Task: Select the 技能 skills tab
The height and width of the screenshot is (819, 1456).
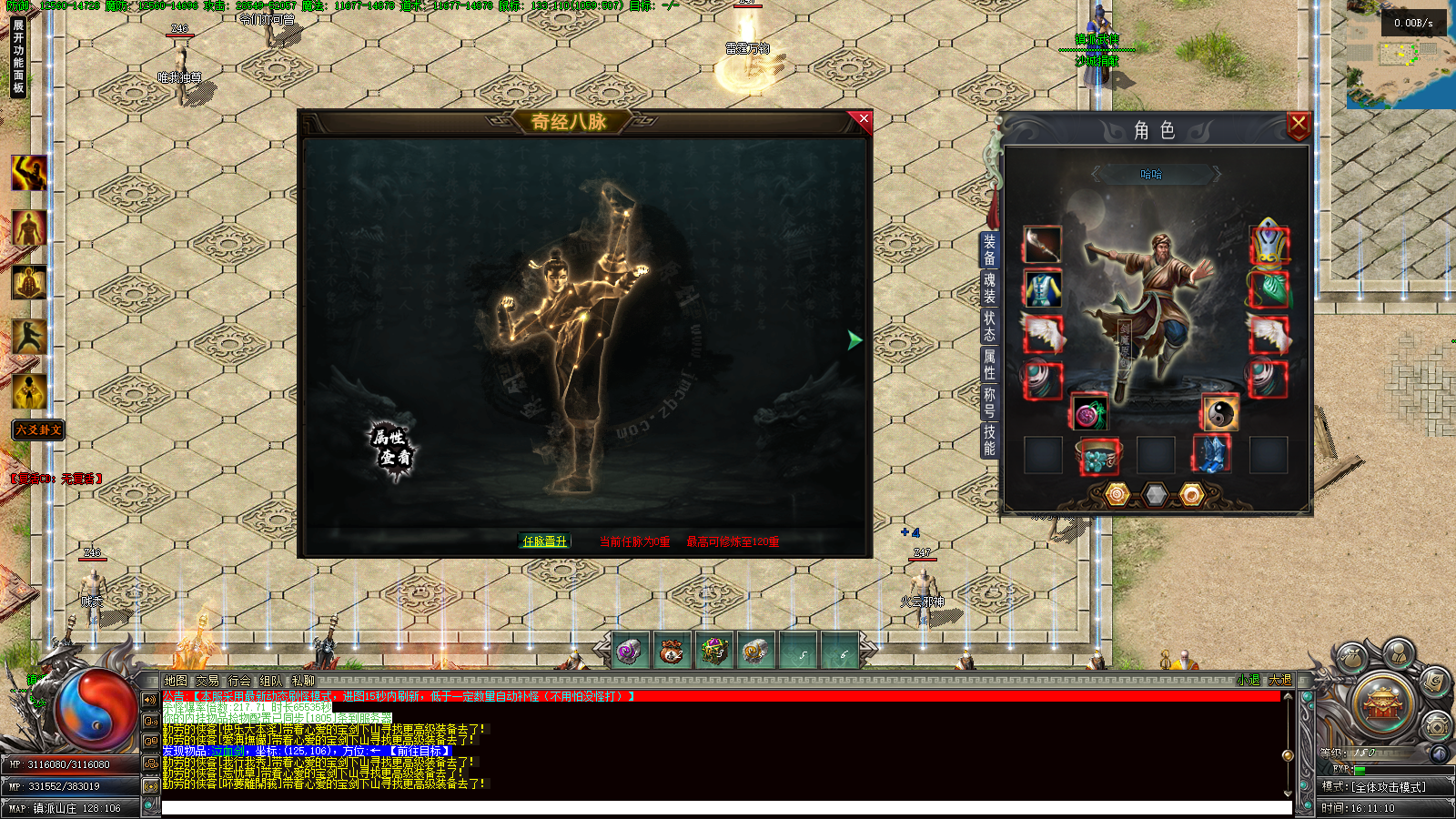Action: (x=989, y=440)
